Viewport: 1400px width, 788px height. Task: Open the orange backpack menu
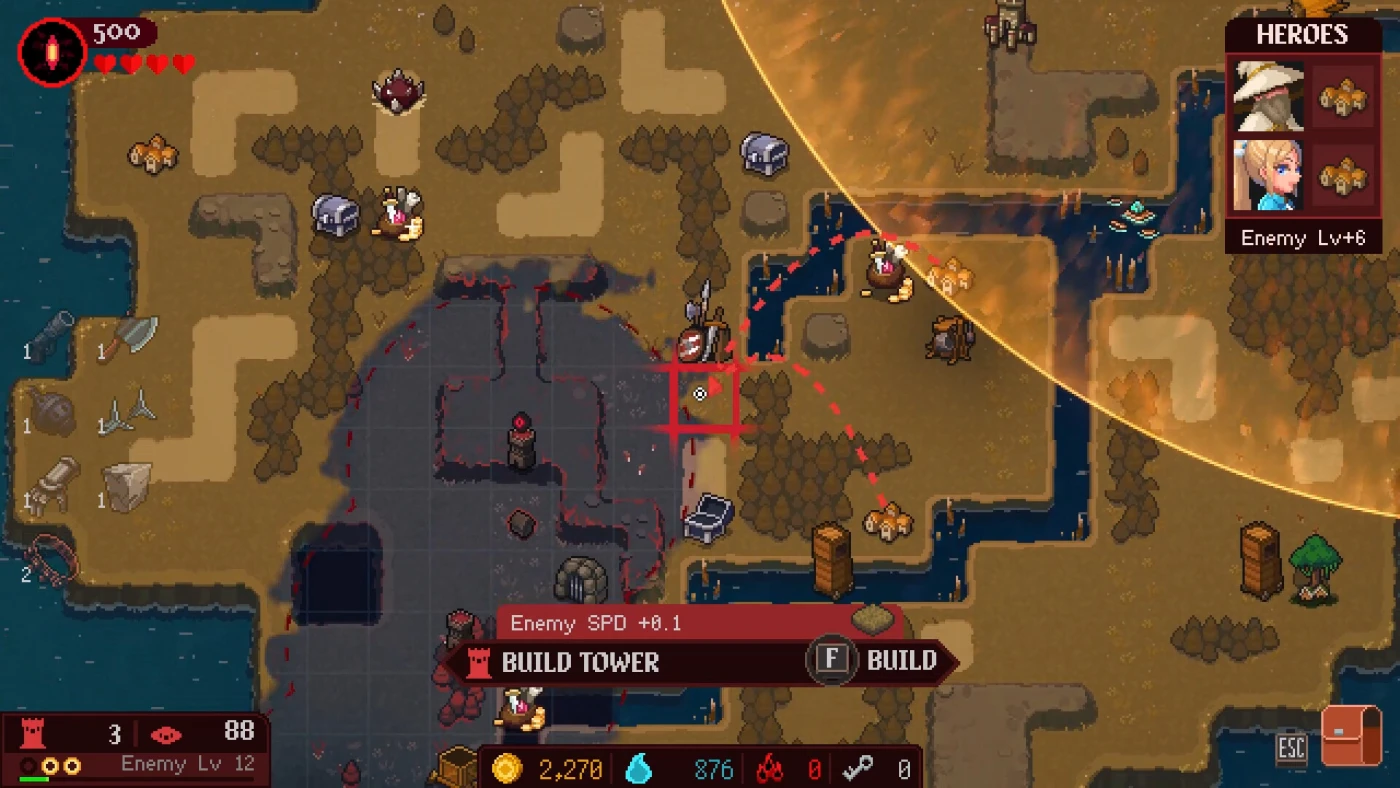tap(1350, 735)
